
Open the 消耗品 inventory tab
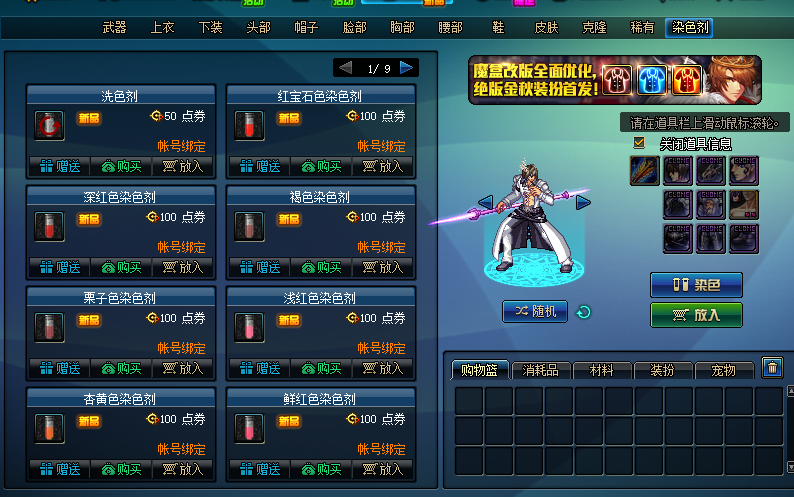[x=541, y=371]
